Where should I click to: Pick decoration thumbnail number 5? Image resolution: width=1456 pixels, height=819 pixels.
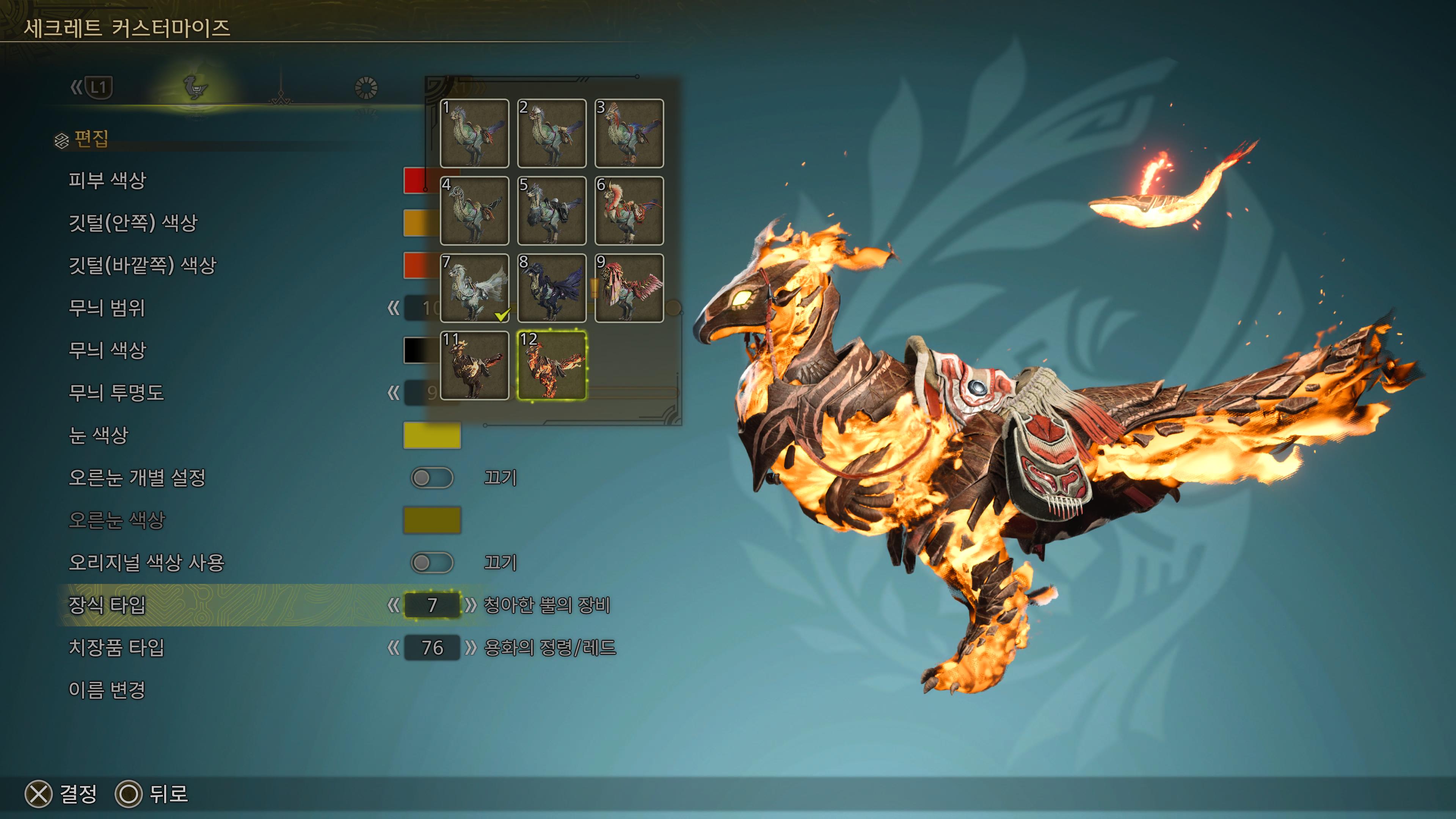[x=552, y=211]
